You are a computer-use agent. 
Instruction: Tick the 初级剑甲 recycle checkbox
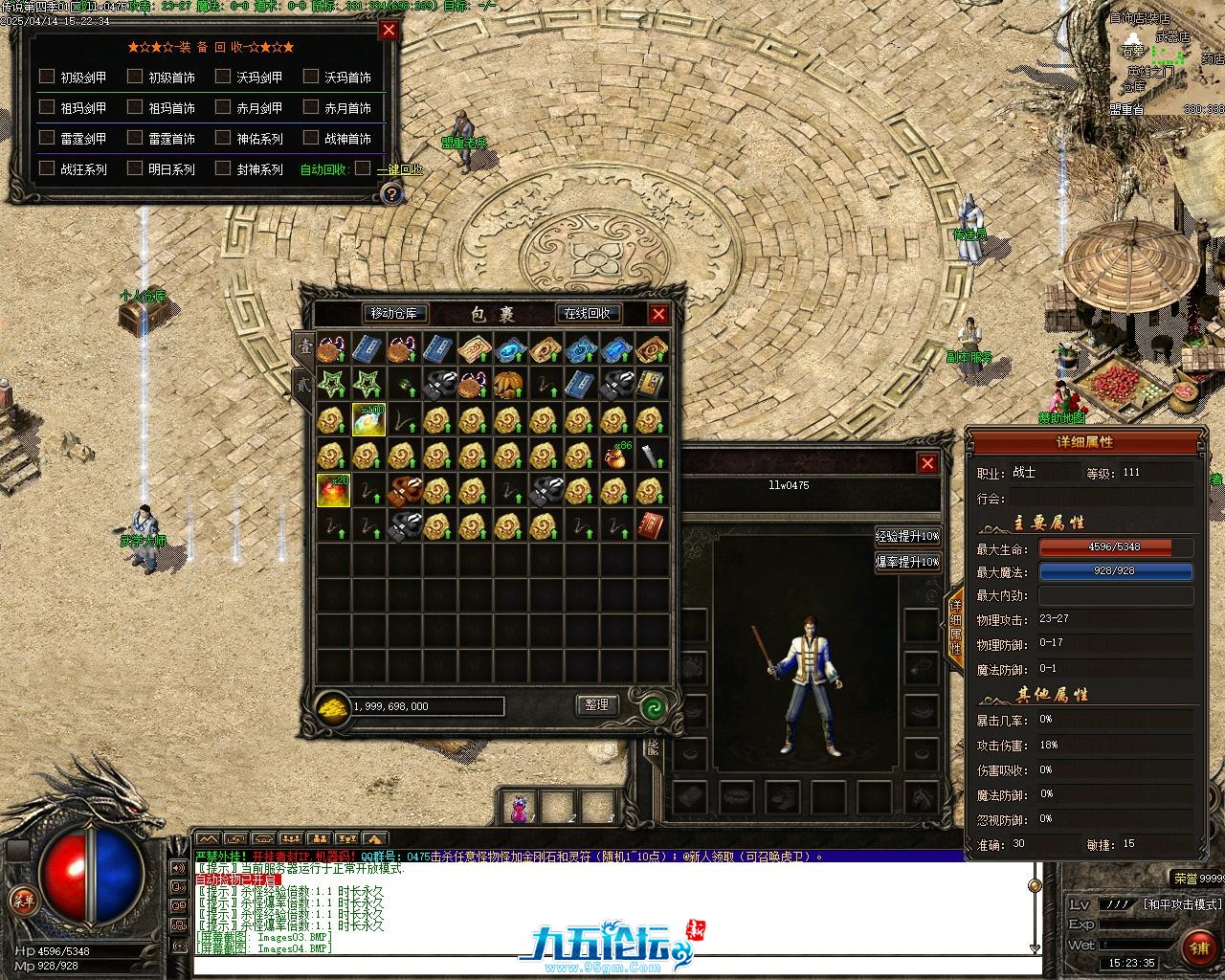pos(47,77)
